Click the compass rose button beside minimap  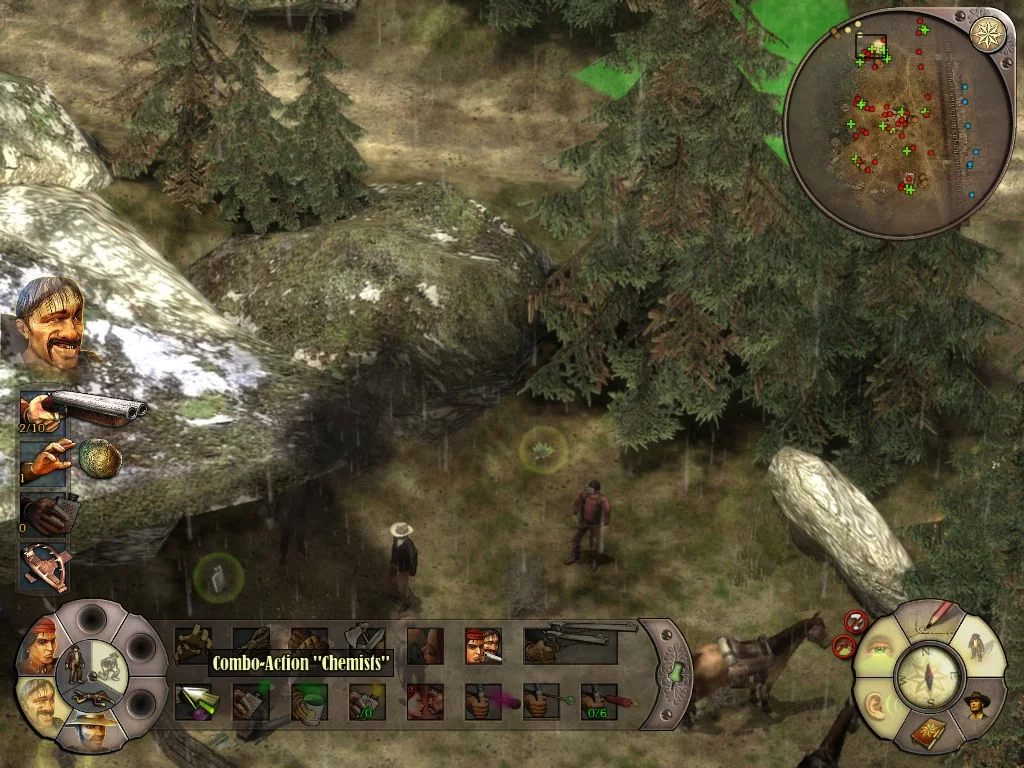pyautogui.click(x=988, y=35)
